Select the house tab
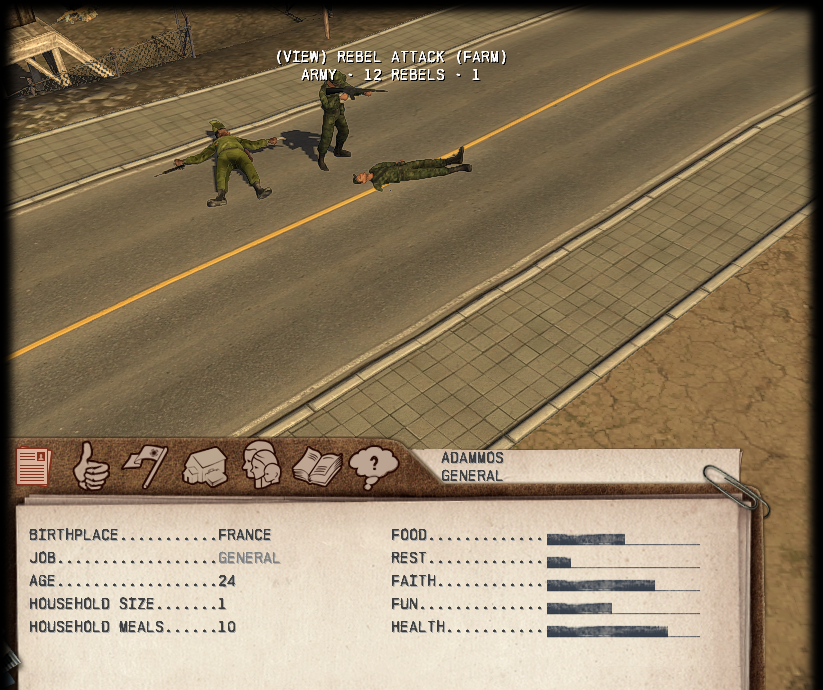Viewport: 823px width, 690px height. coord(204,466)
